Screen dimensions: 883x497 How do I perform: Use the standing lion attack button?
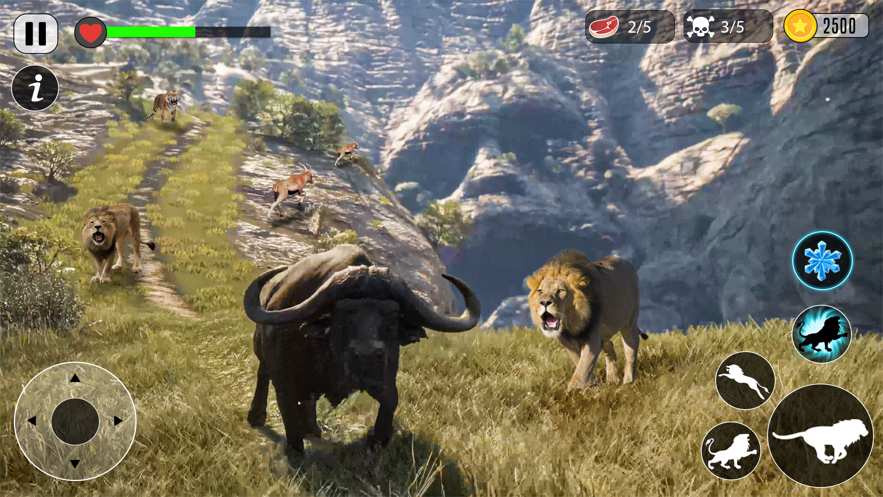(x=731, y=451)
